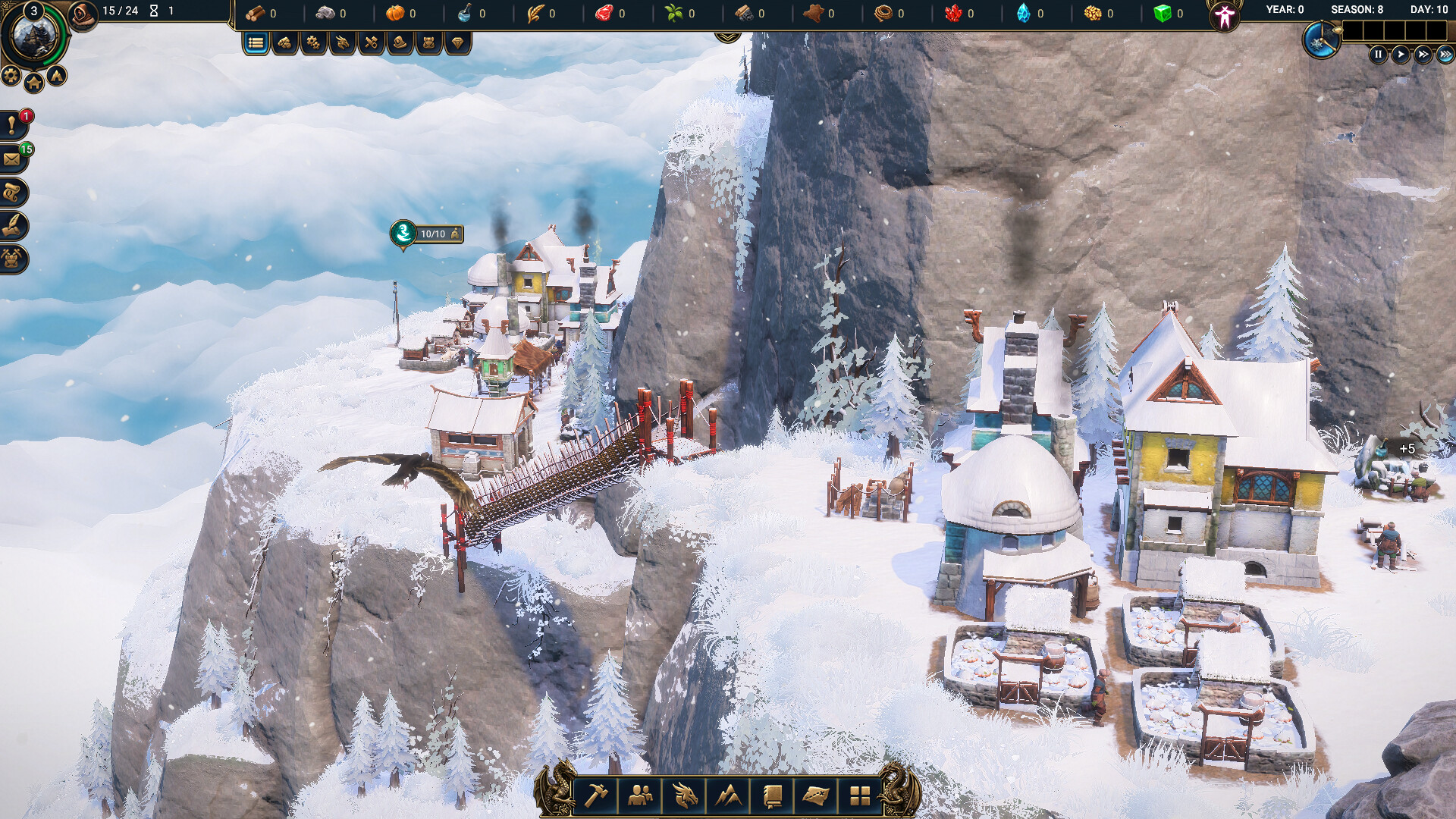Click the gear settings button near portrait
Image resolution: width=1456 pixels, height=819 pixels.
(x=11, y=75)
